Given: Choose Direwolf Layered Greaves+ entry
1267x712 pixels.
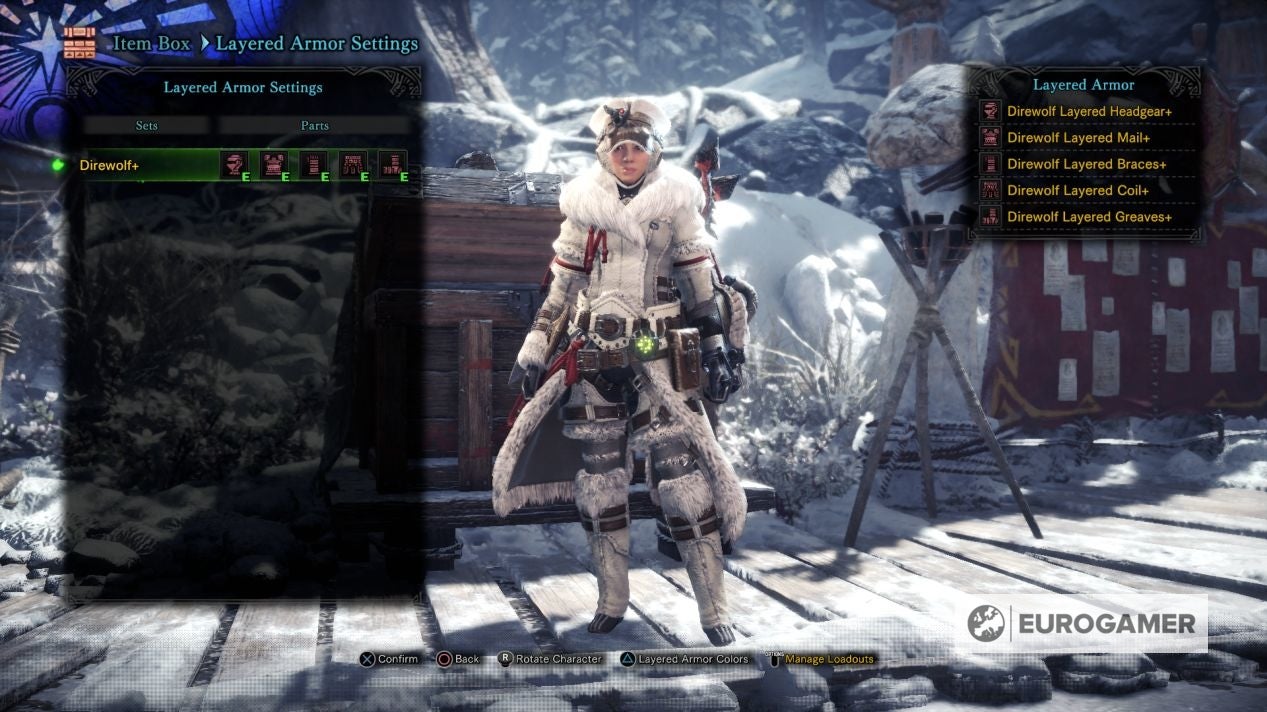Looking at the screenshot, I should [x=1089, y=217].
